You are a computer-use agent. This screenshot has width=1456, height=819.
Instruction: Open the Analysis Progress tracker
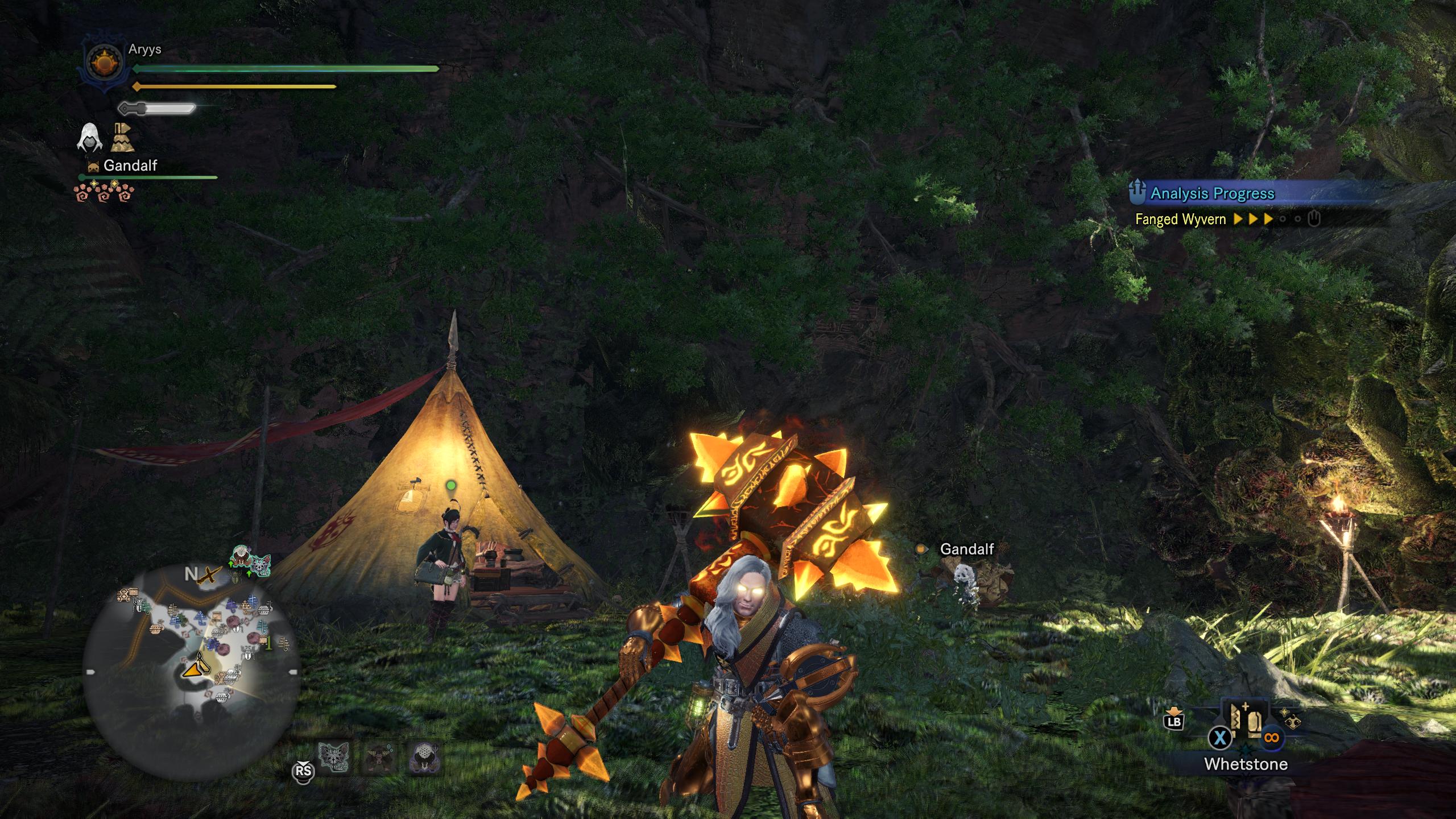point(1212,193)
